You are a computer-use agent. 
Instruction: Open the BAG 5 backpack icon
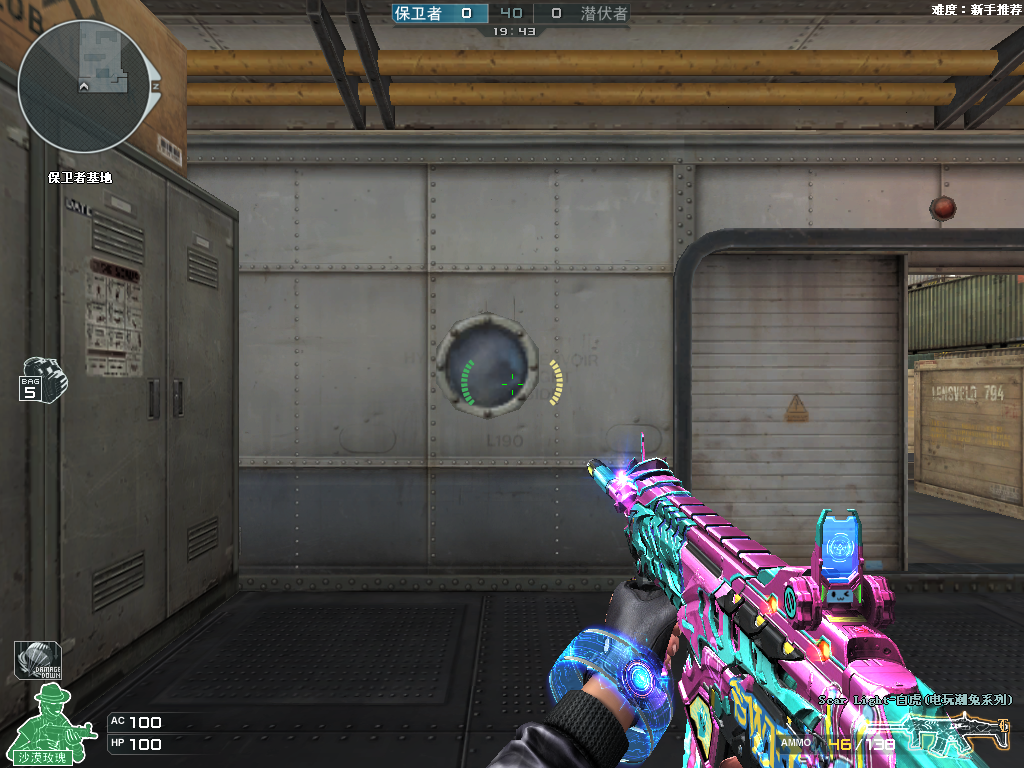click(x=43, y=379)
